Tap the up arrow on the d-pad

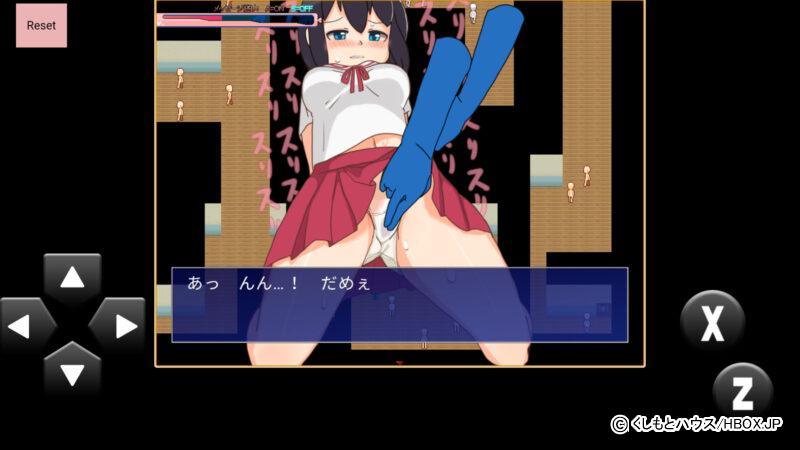(72, 280)
